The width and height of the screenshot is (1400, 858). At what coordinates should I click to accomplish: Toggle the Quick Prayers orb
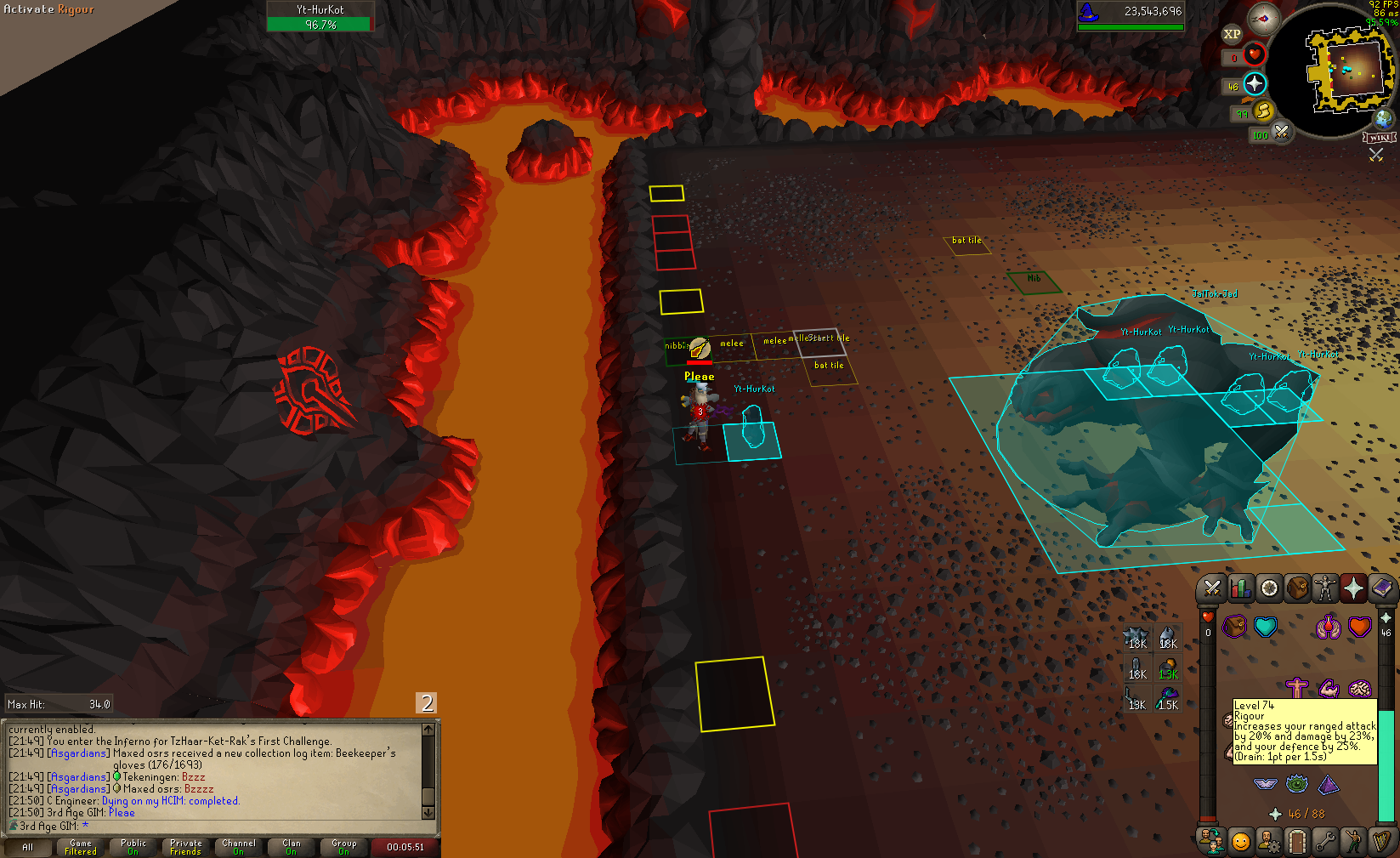point(1255,84)
